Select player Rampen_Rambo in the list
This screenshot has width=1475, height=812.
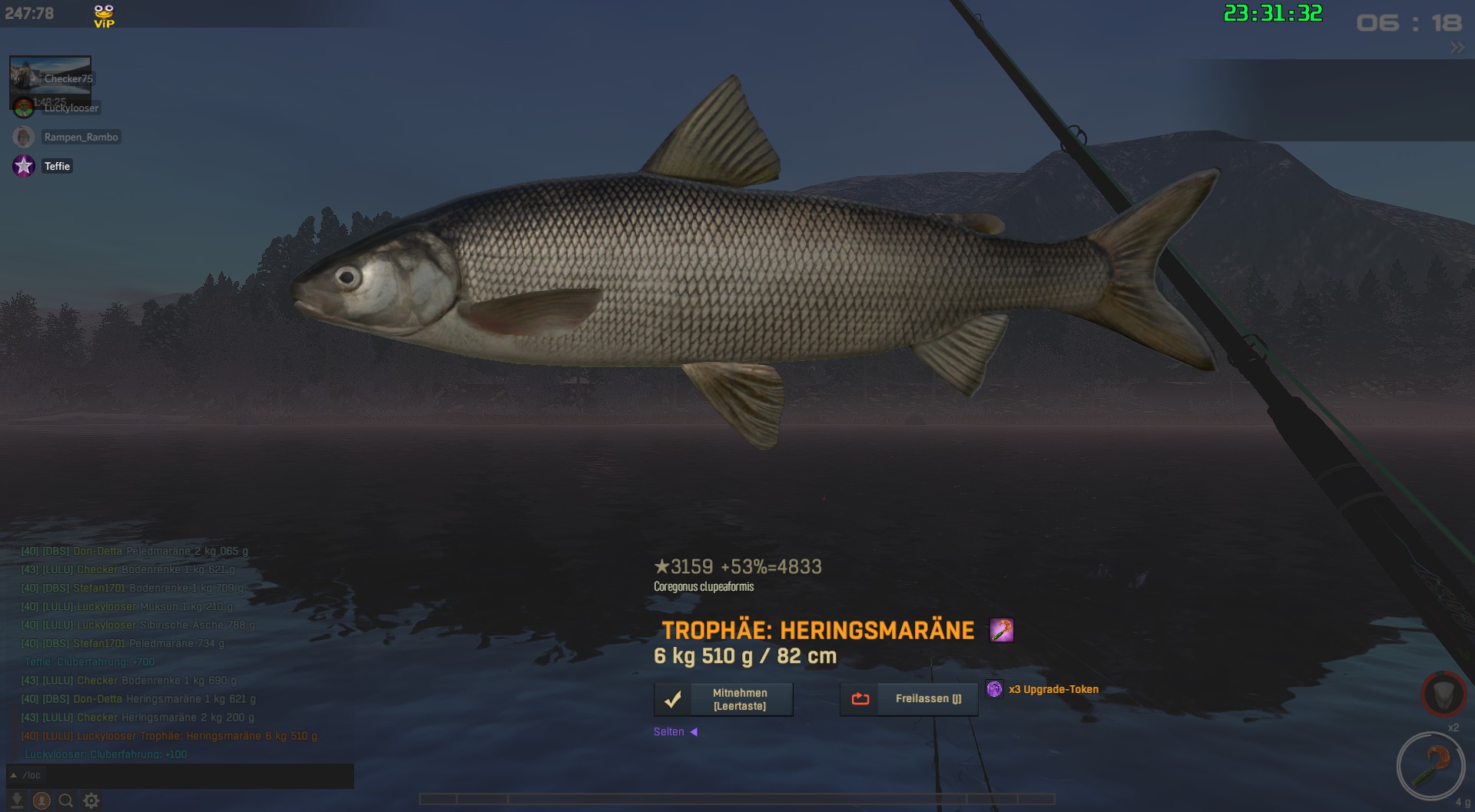[x=81, y=137]
